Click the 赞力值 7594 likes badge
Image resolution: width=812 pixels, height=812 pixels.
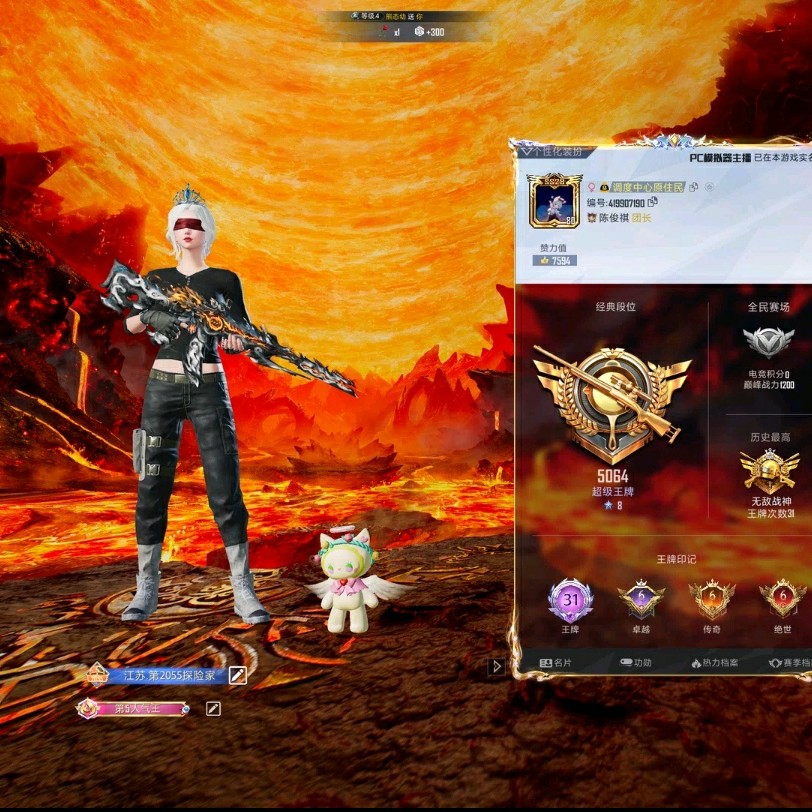pyautogui.click(x=558, y=261)
